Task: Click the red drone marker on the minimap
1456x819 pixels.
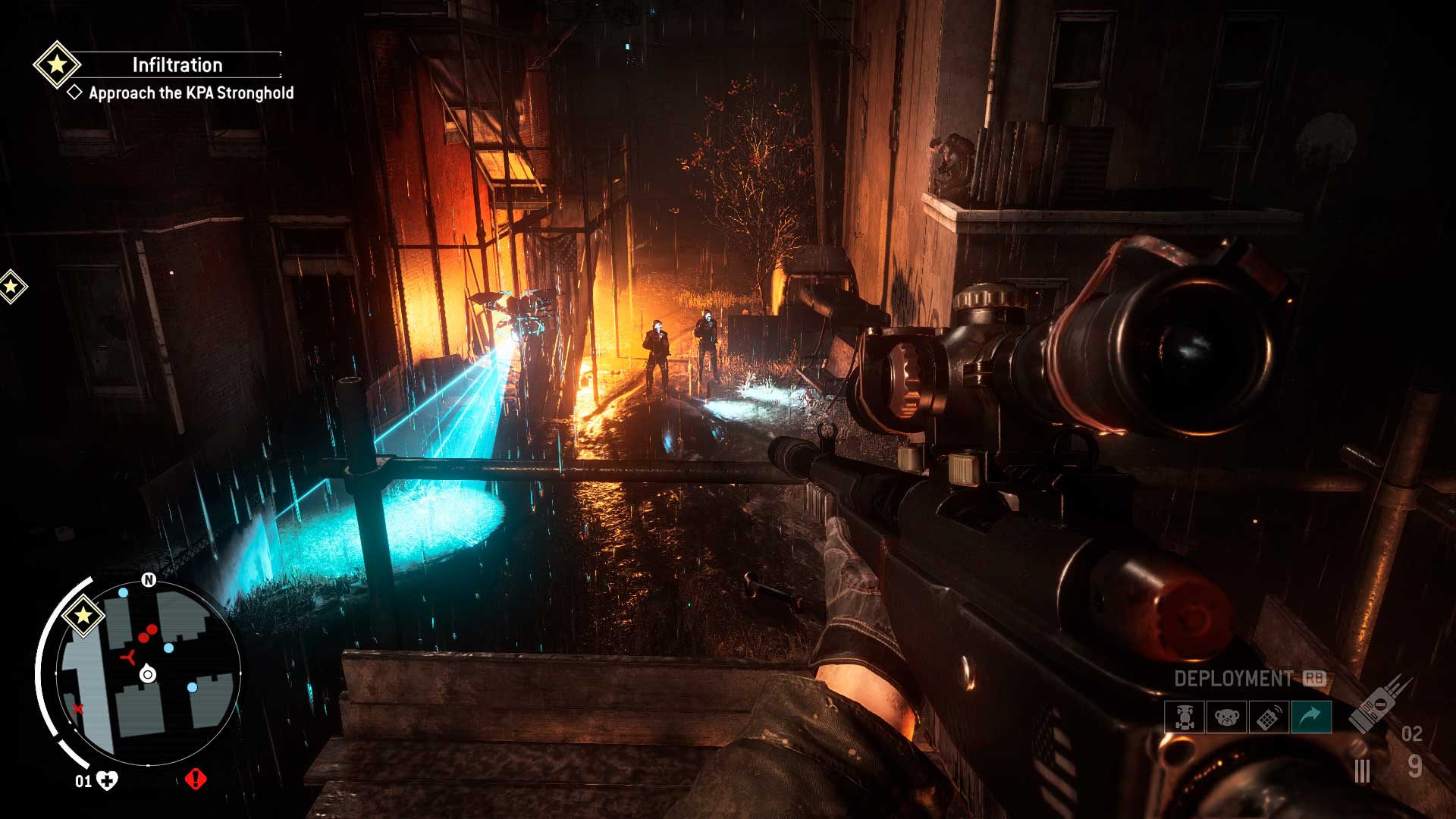Action: pyautogui.click(x=129, y=655)
